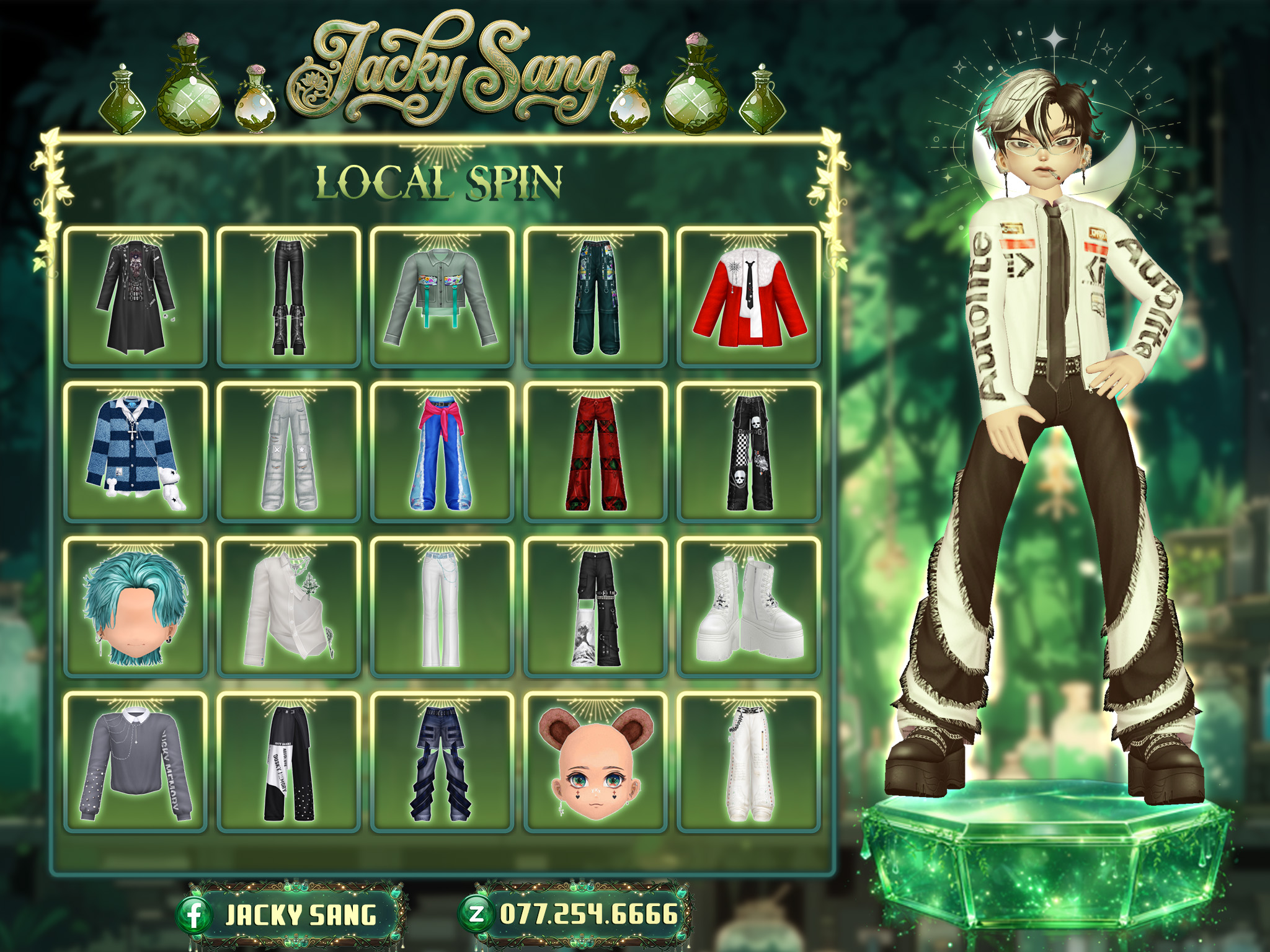
Task: Choose the red plaid pants tile
Action: 595,452
